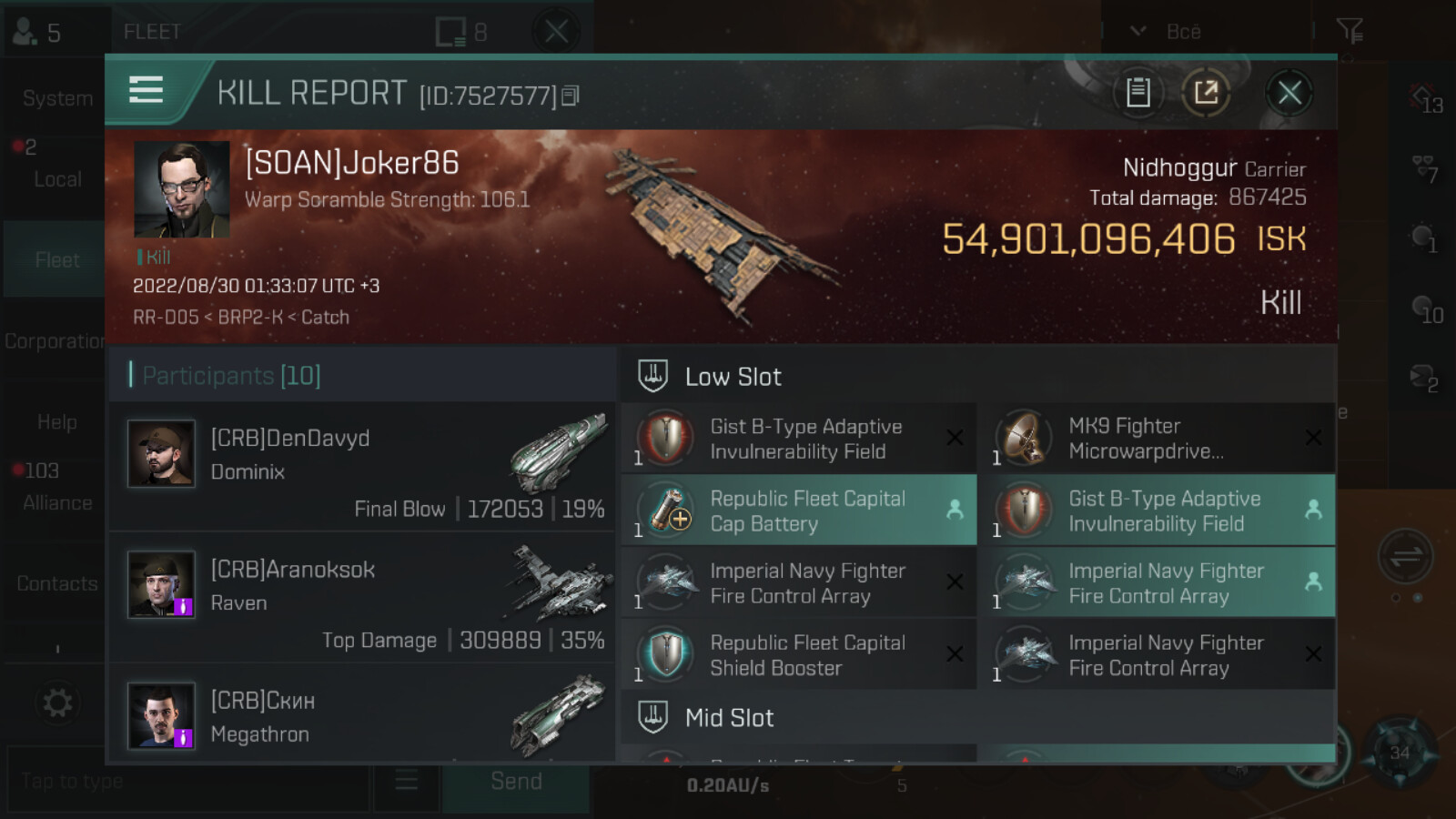1456x819 pixels.
Task: Select Republic Fleet Capital Shield Booster
Action: (x=798, y=654)
